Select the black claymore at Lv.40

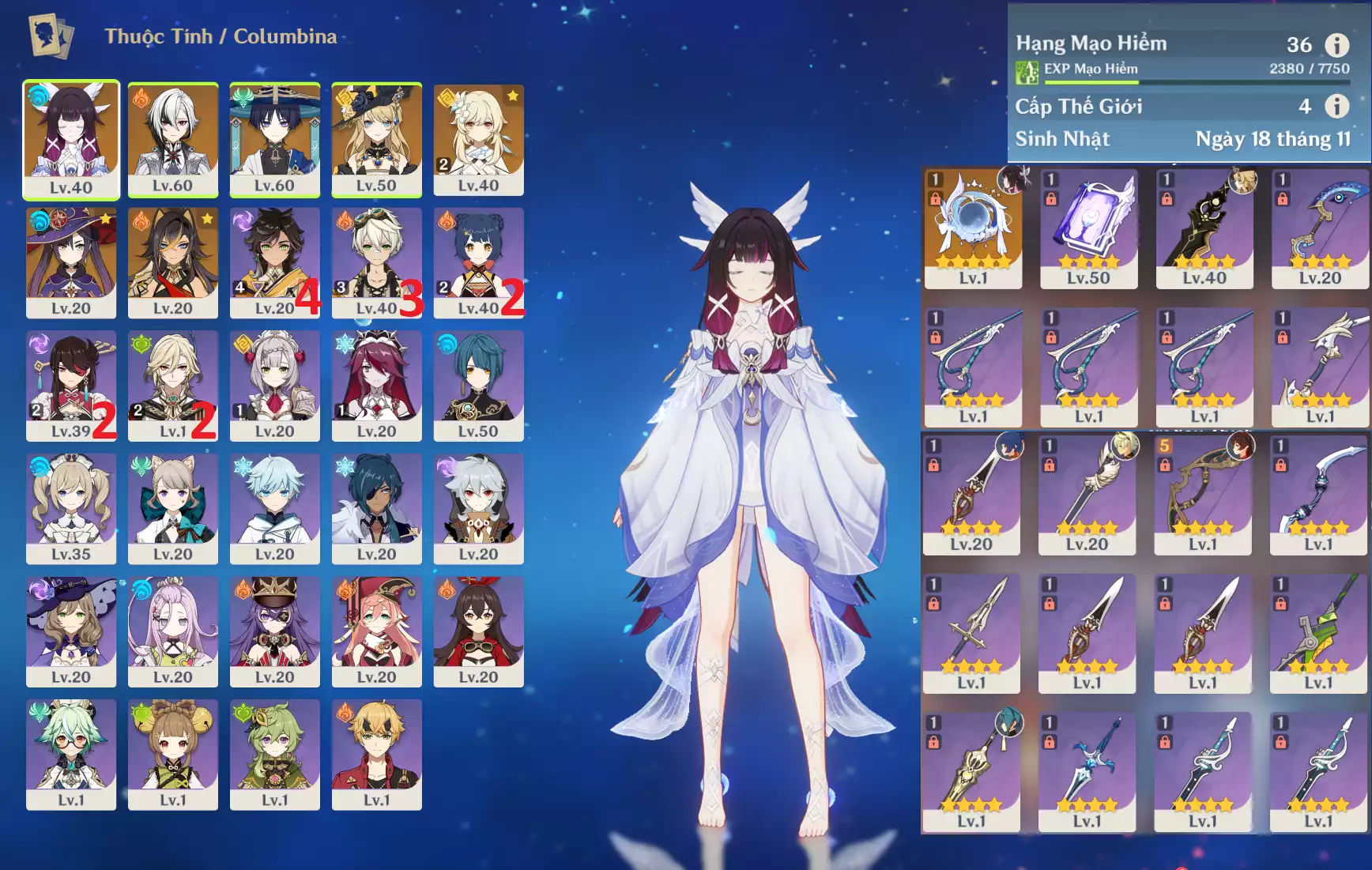(x=1204, y=228)
